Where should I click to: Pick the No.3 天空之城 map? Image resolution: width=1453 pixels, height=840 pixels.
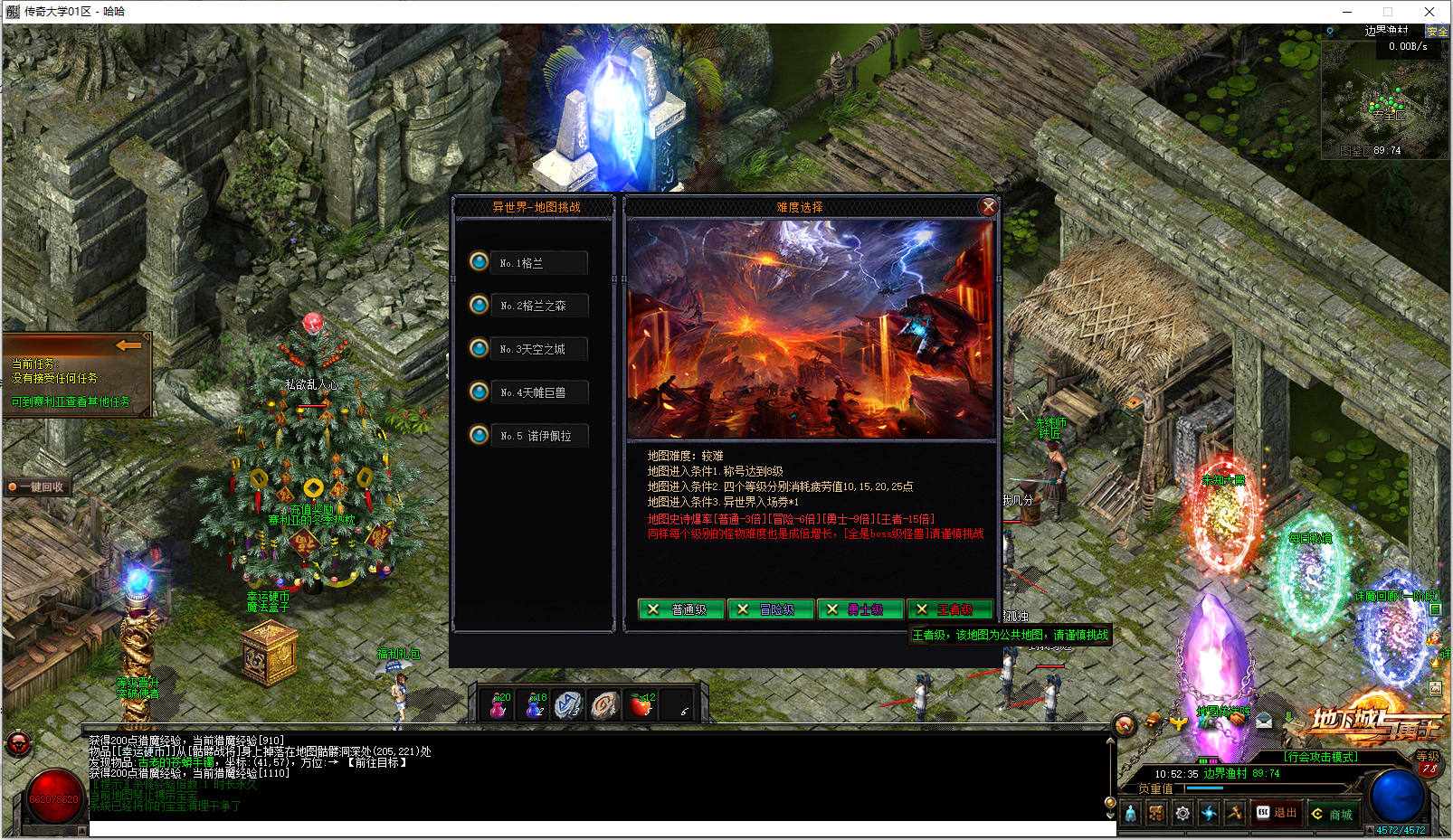(538, 349)
